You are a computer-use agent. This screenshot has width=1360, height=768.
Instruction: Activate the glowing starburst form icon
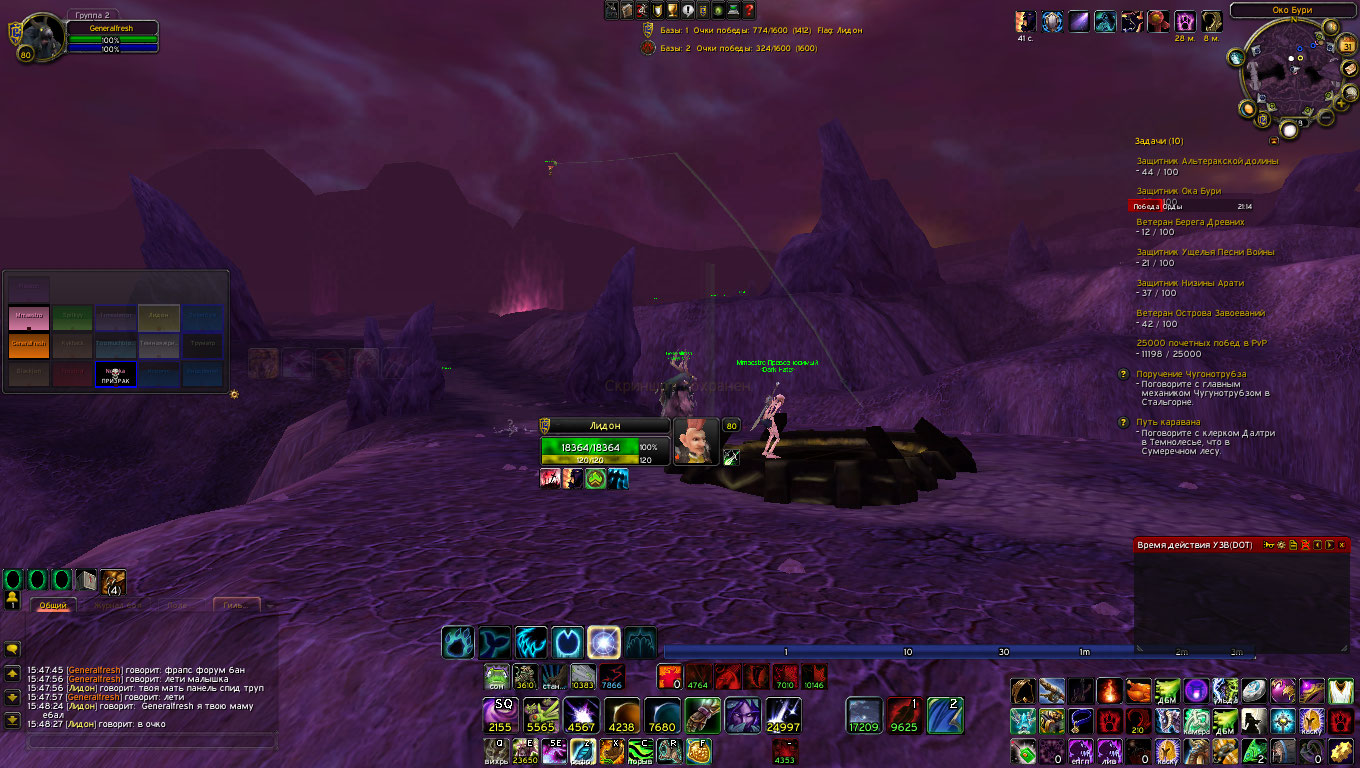point(604,641)
